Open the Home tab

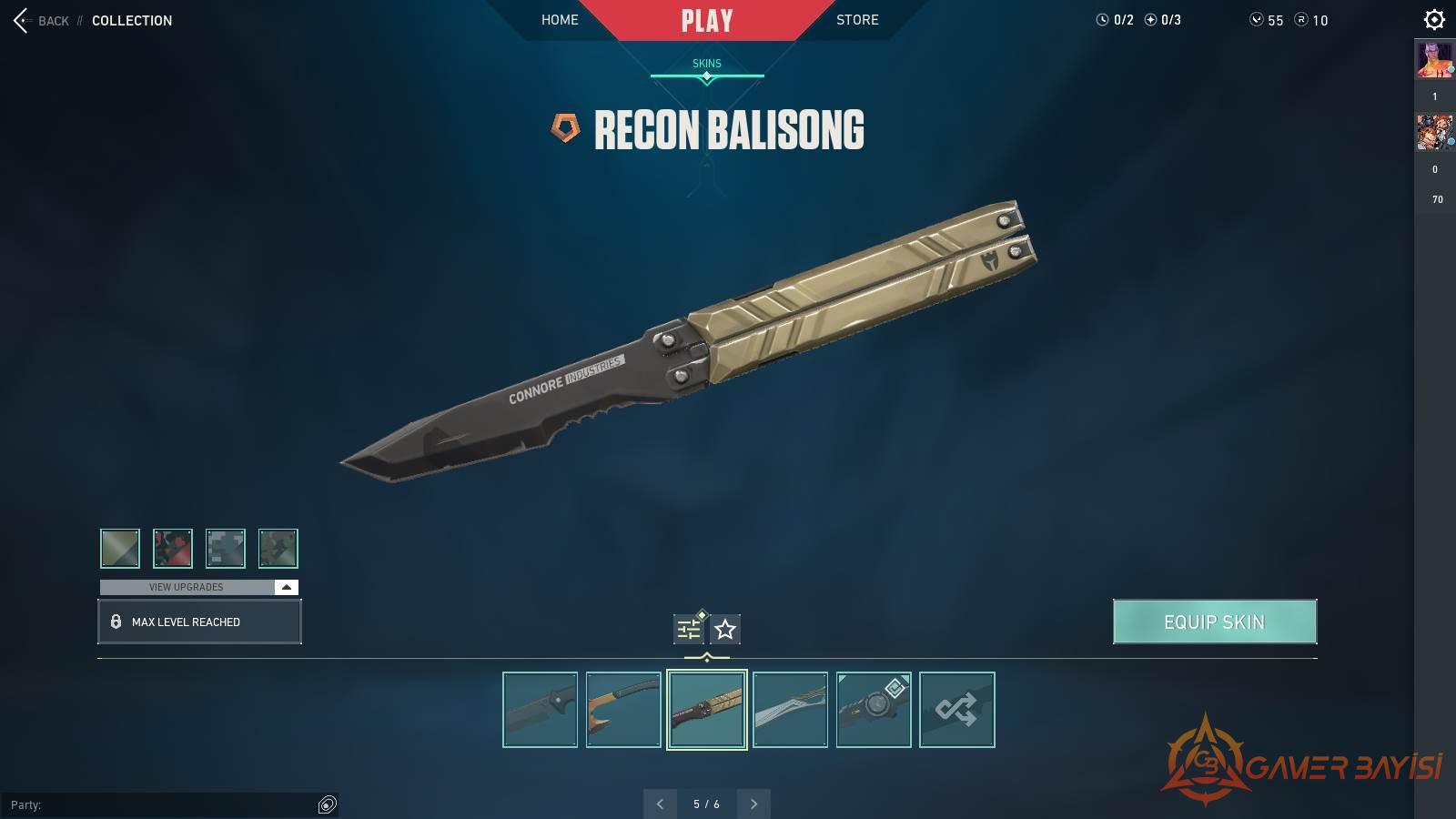click(560, 20)
